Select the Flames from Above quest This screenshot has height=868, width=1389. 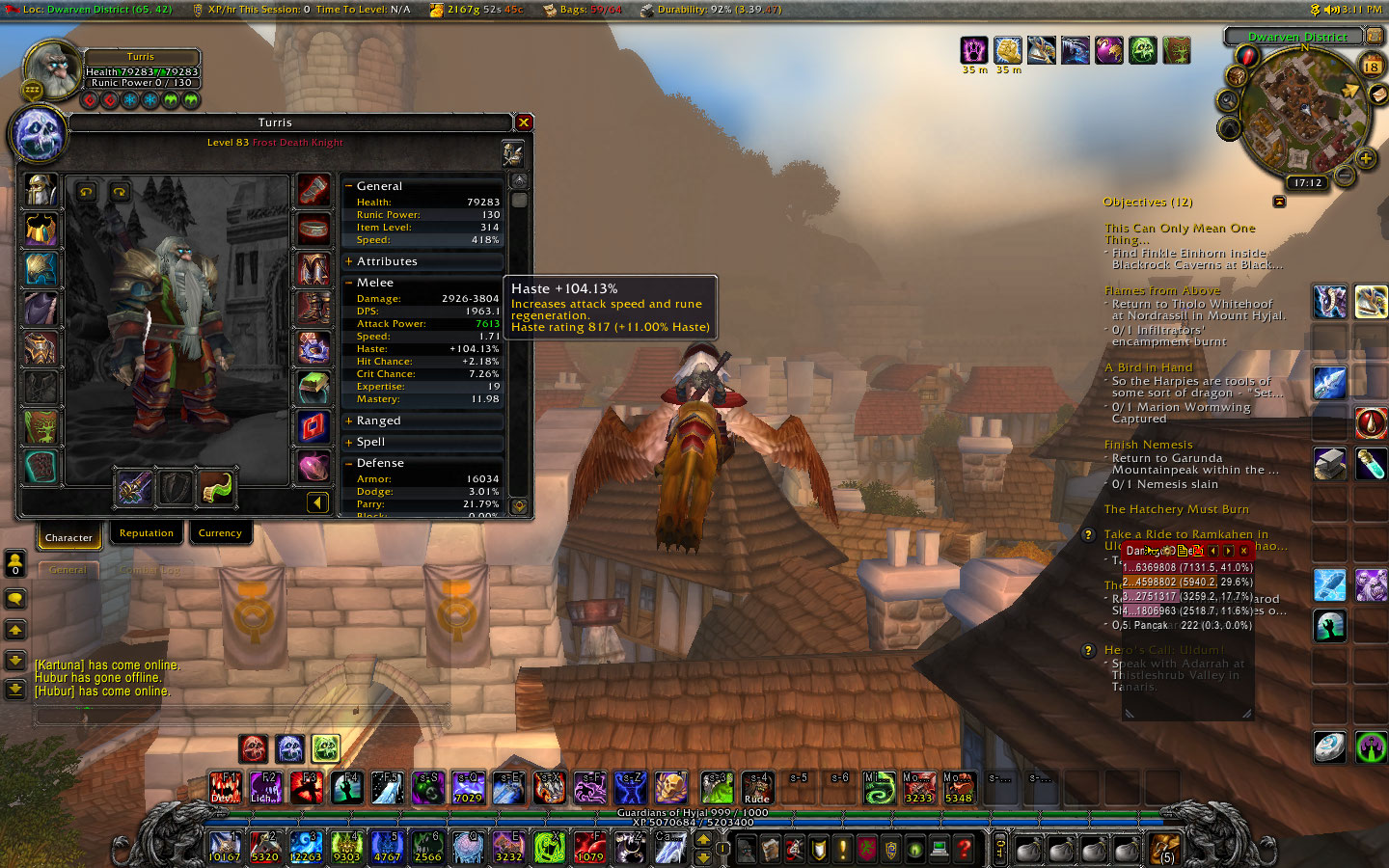[x=1161, y=290]
